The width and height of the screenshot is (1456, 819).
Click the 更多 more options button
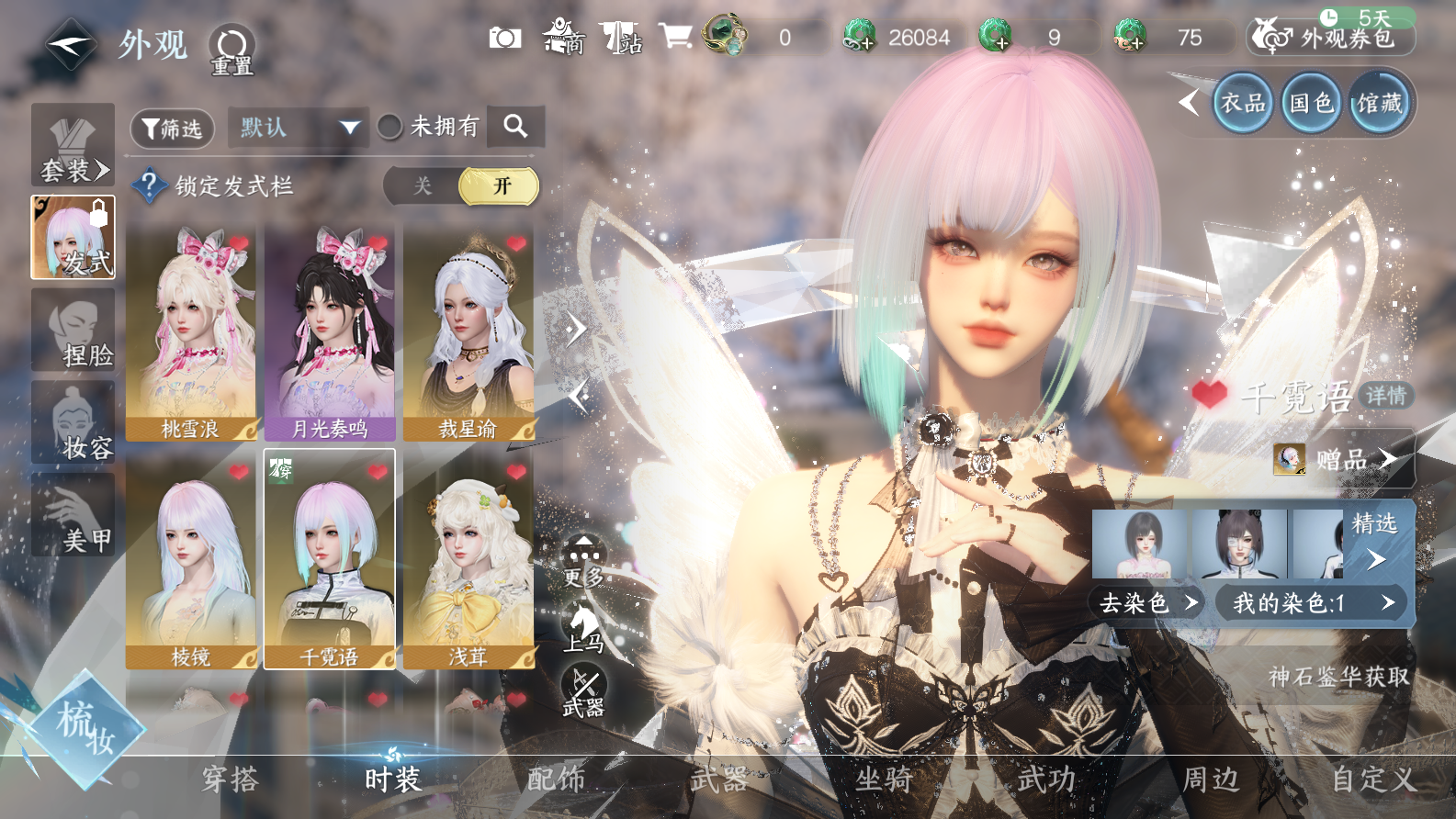click(583, 561)
